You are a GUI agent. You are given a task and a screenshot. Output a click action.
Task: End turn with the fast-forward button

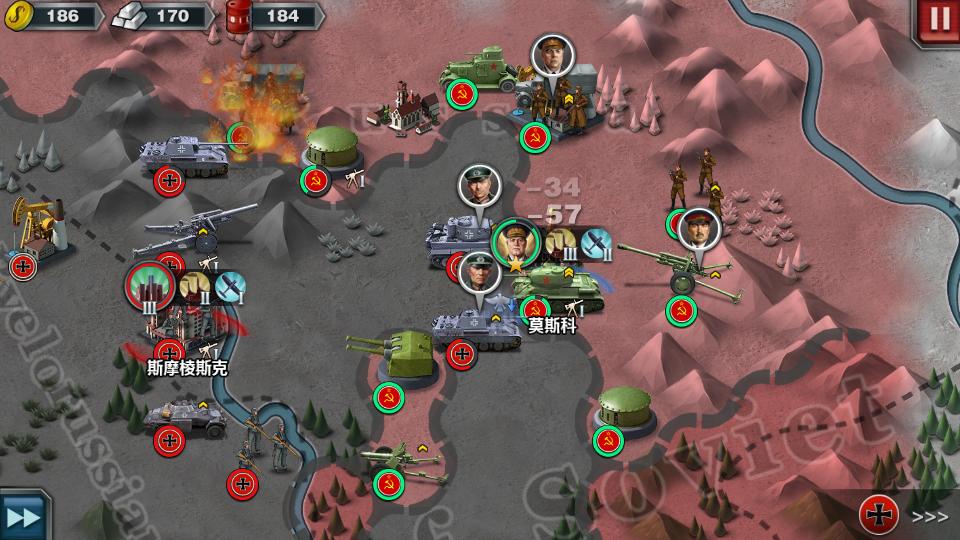pos(22,516)
